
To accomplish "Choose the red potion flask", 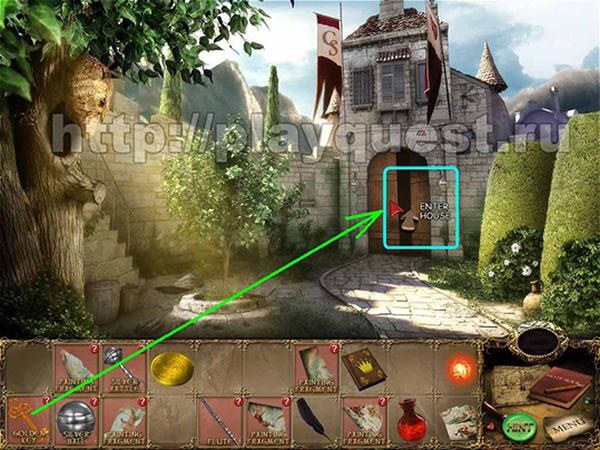I will [409, 418].
